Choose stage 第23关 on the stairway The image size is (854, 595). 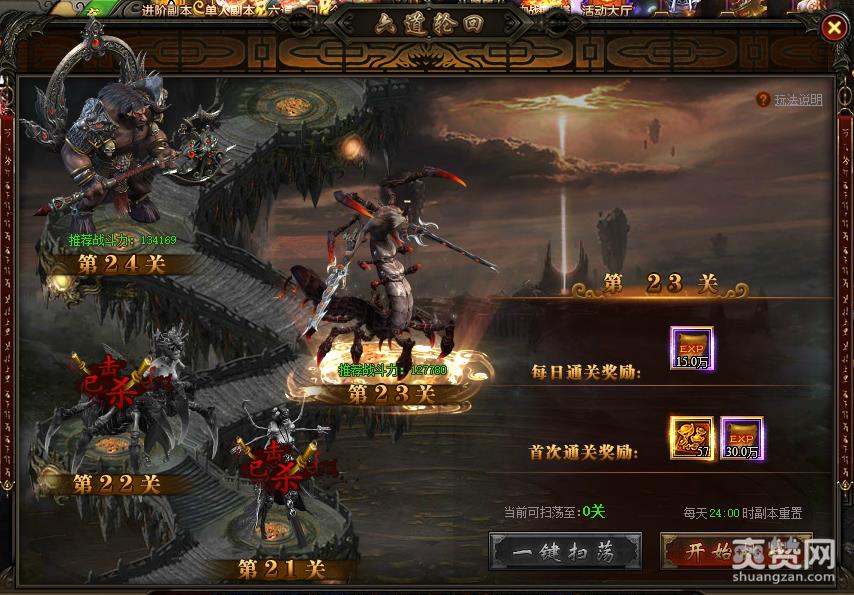(x=391, y=393)
